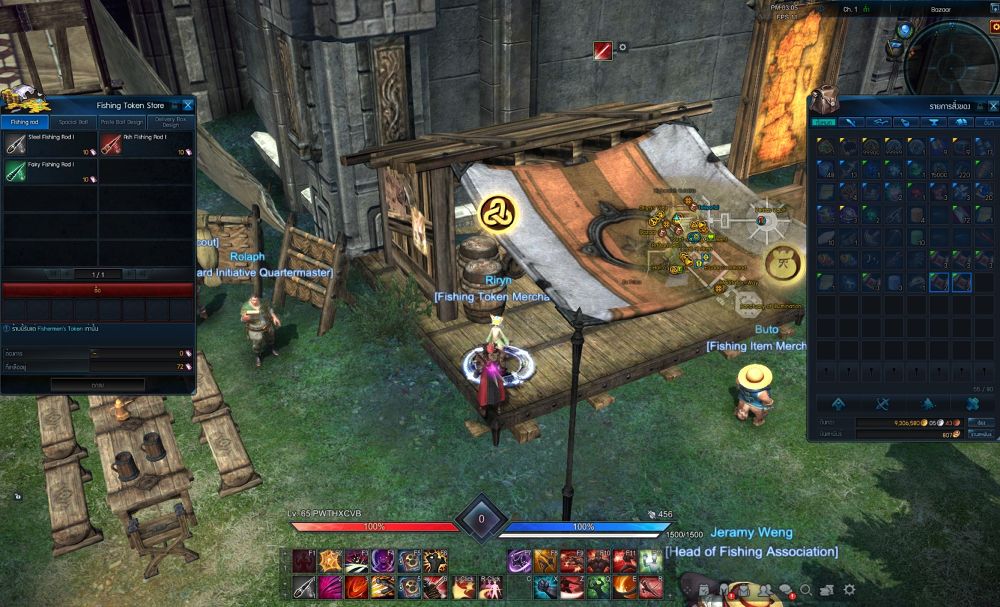Image resolution: width=1000 pixels, height=607 pixels.
Task: Click the red sword icon near top
Action: (x=603, y=50)
